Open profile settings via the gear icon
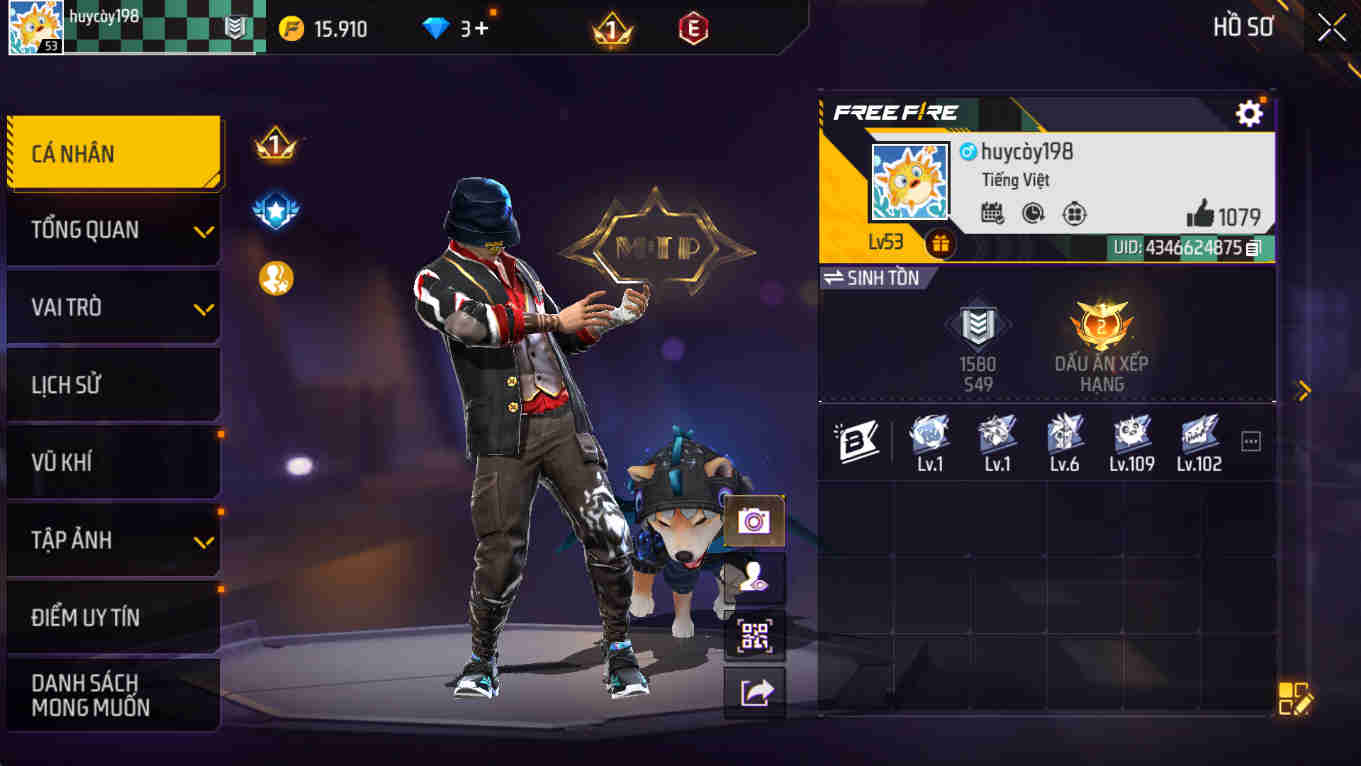1361x766 pixels. pos(1249,114)
